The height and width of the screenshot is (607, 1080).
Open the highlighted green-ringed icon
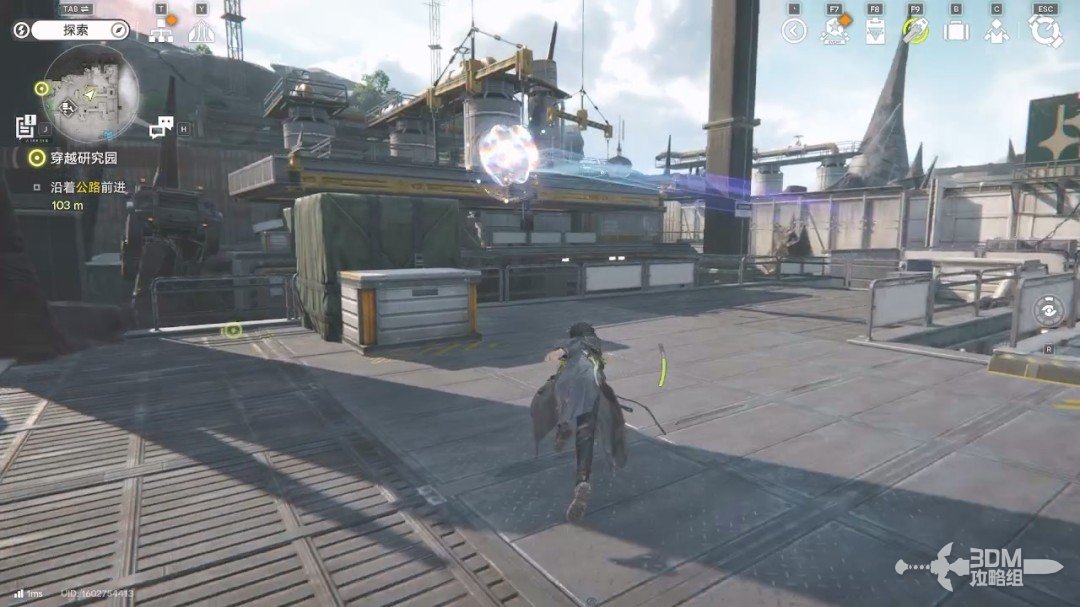click(x=915, y=31)
